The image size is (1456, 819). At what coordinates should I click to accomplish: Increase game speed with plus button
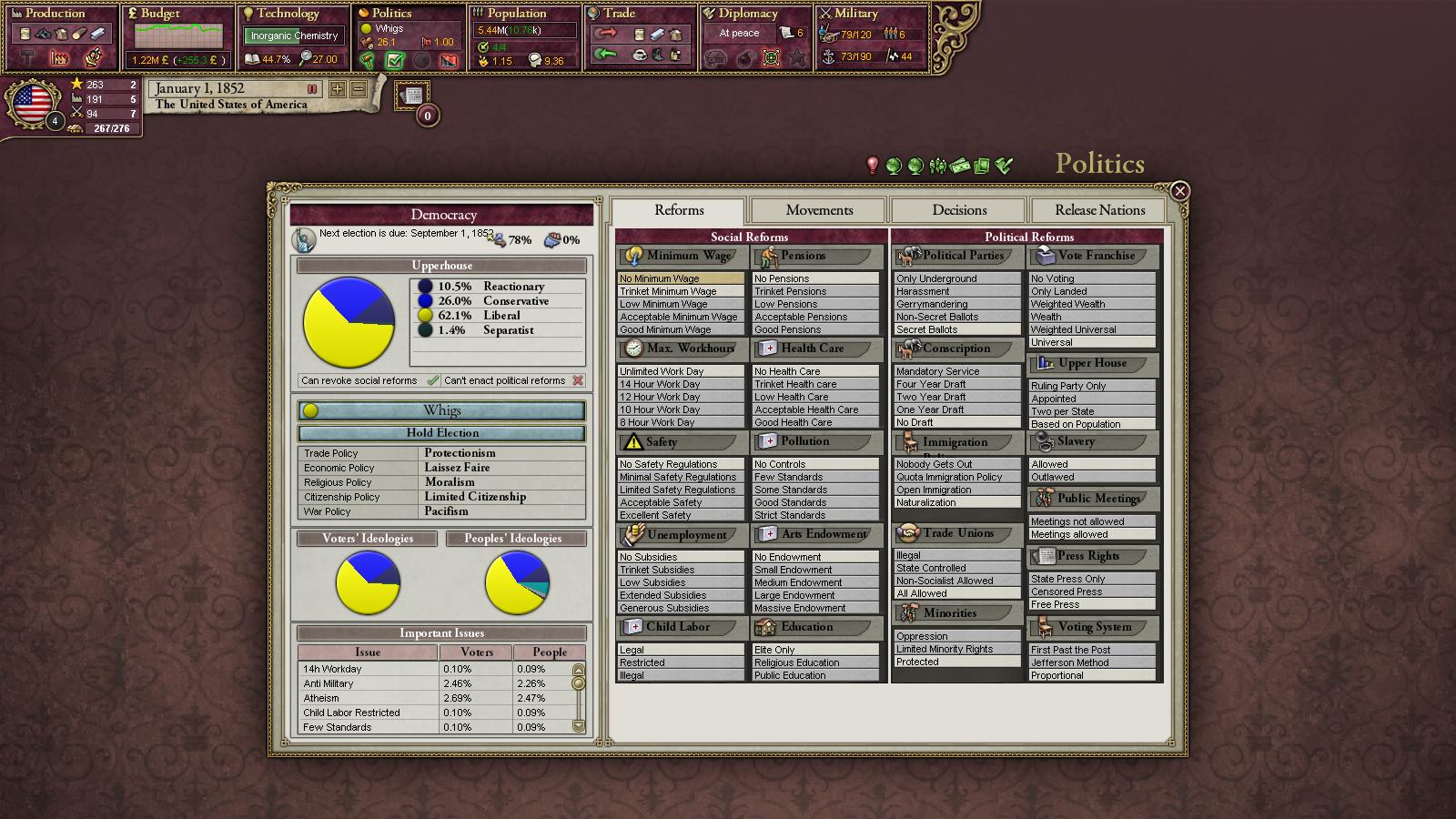click(338, 89)
